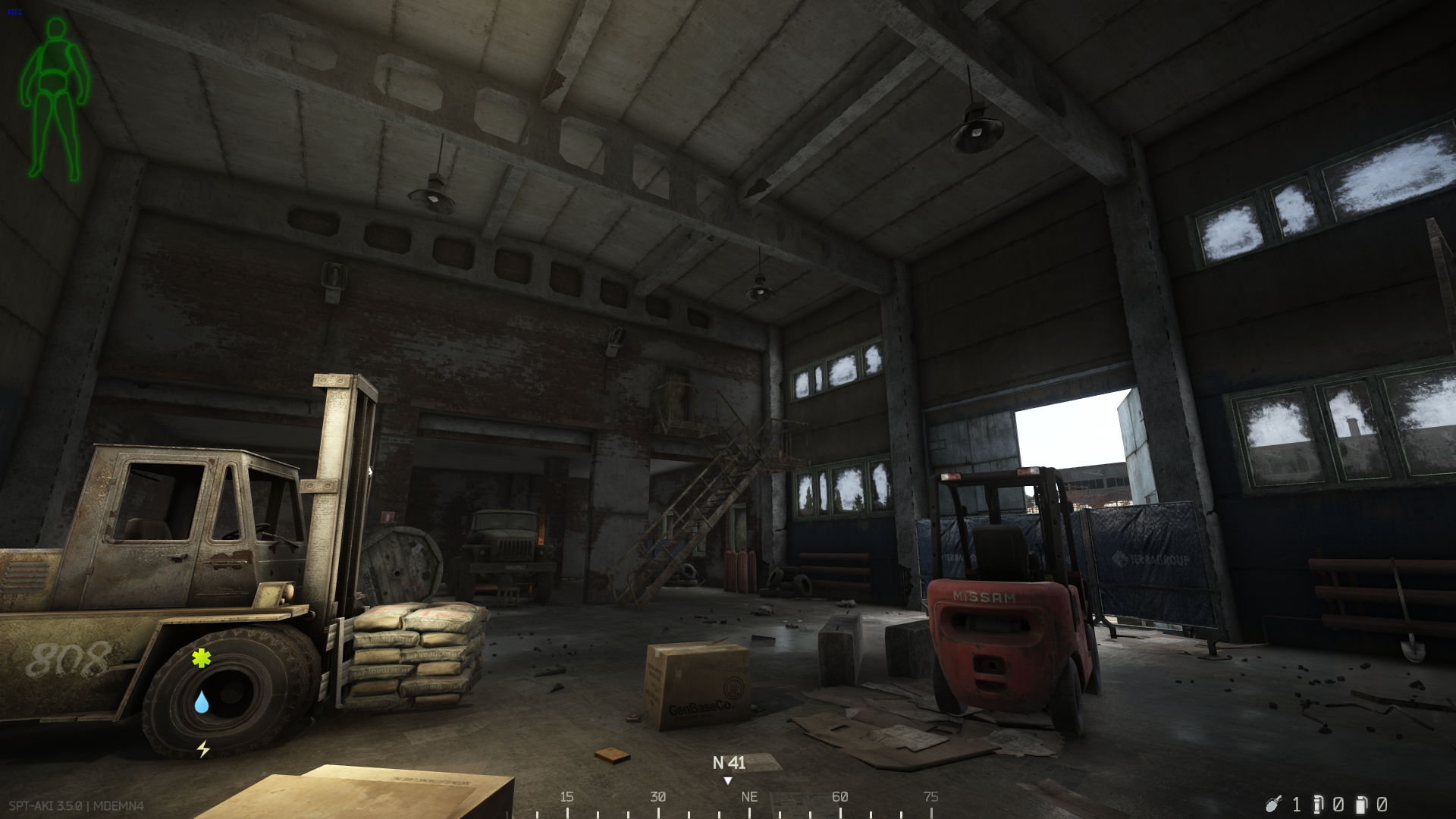1456x819 pixels.
Task: Click the green body health silhouette
Action: tap(55, 99)
